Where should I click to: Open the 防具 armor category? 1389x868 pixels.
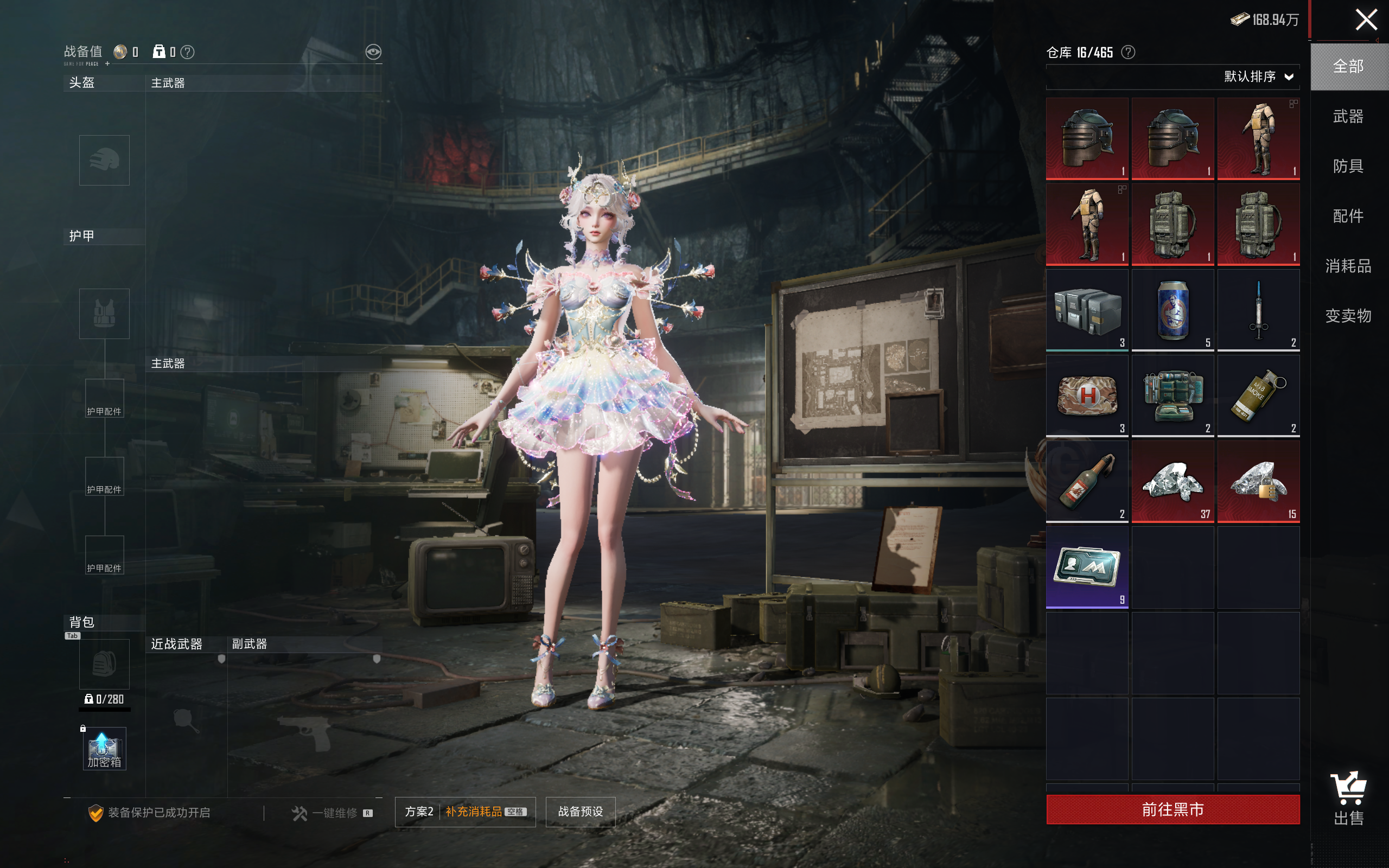click(x=1348, y=167)
